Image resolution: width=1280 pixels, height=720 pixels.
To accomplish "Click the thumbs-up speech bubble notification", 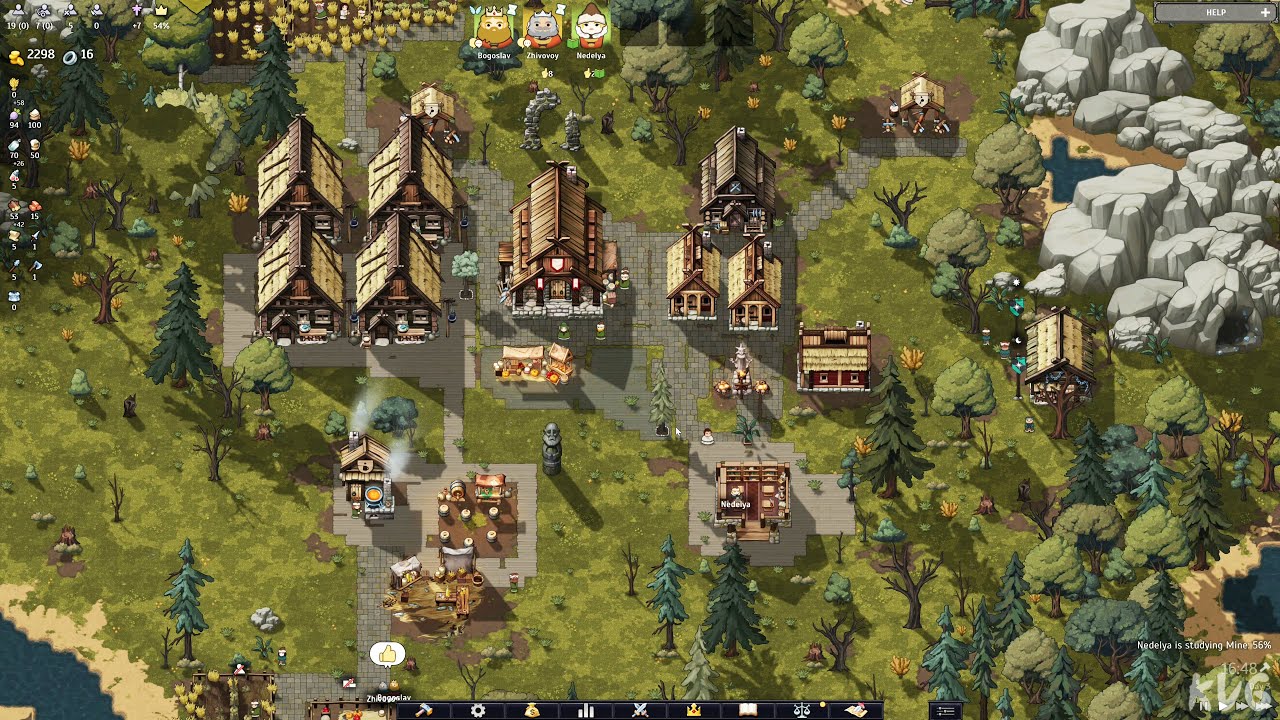I will (387, 655).
